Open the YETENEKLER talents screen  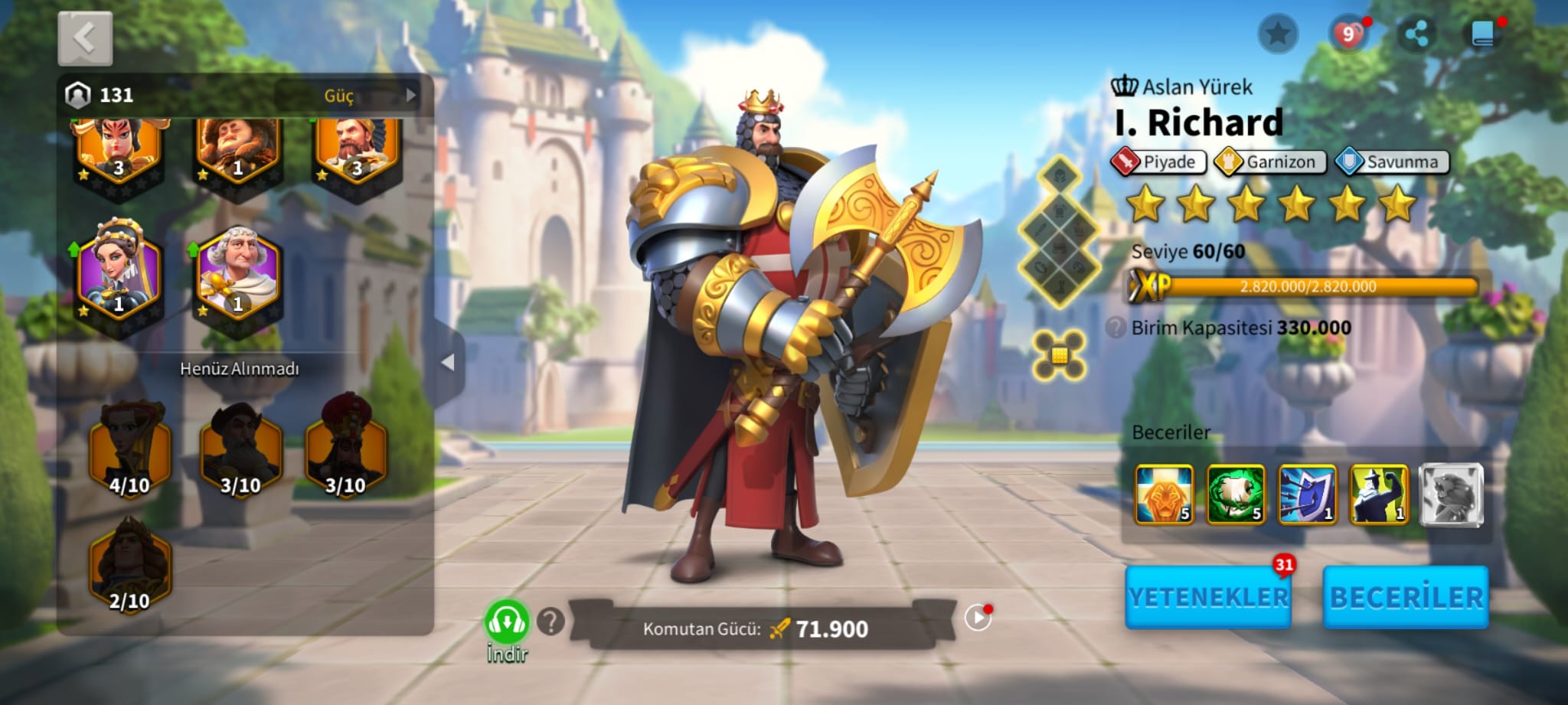[1208, 597]
